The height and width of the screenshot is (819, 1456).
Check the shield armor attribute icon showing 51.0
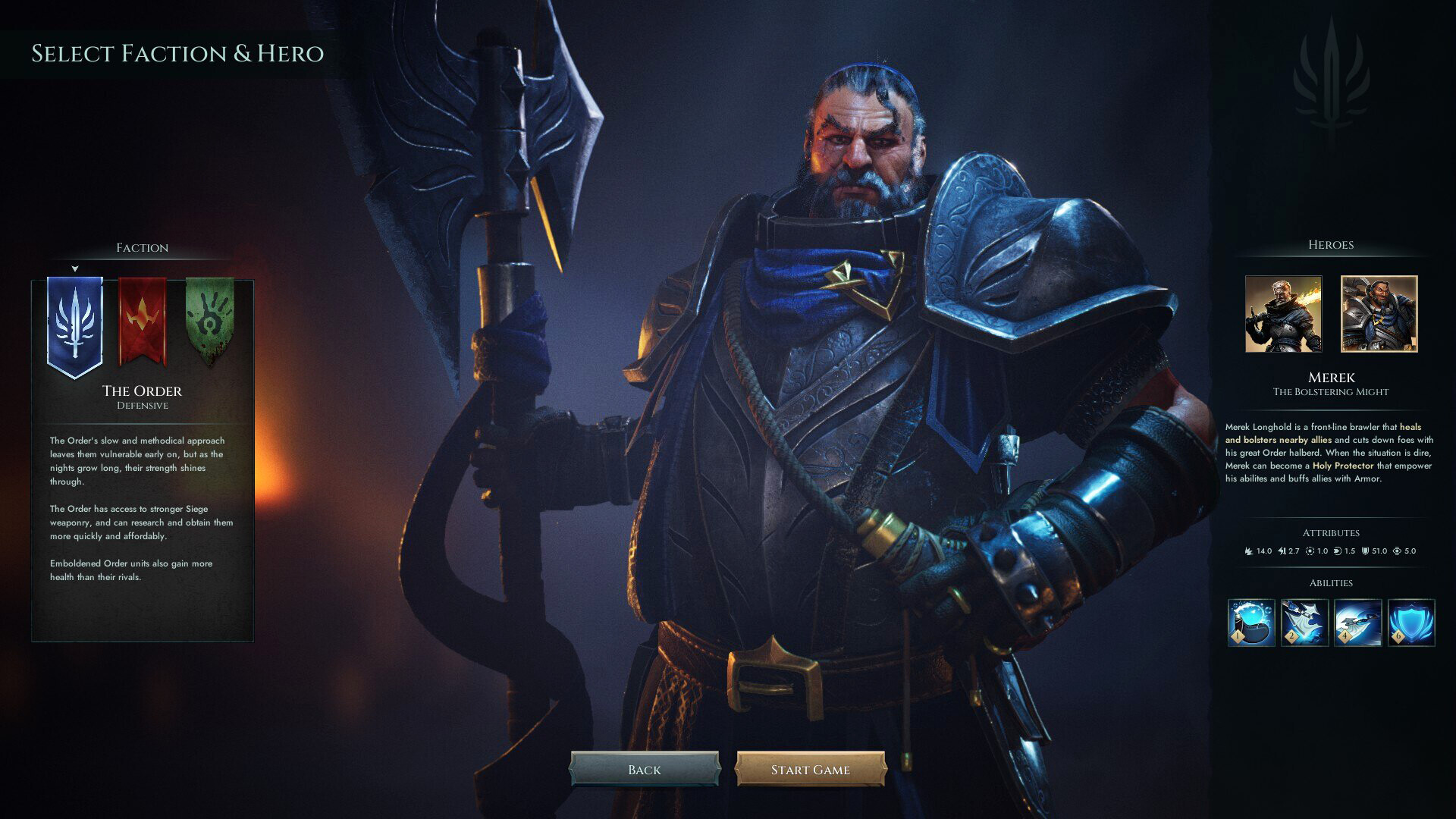point(1366,551)
